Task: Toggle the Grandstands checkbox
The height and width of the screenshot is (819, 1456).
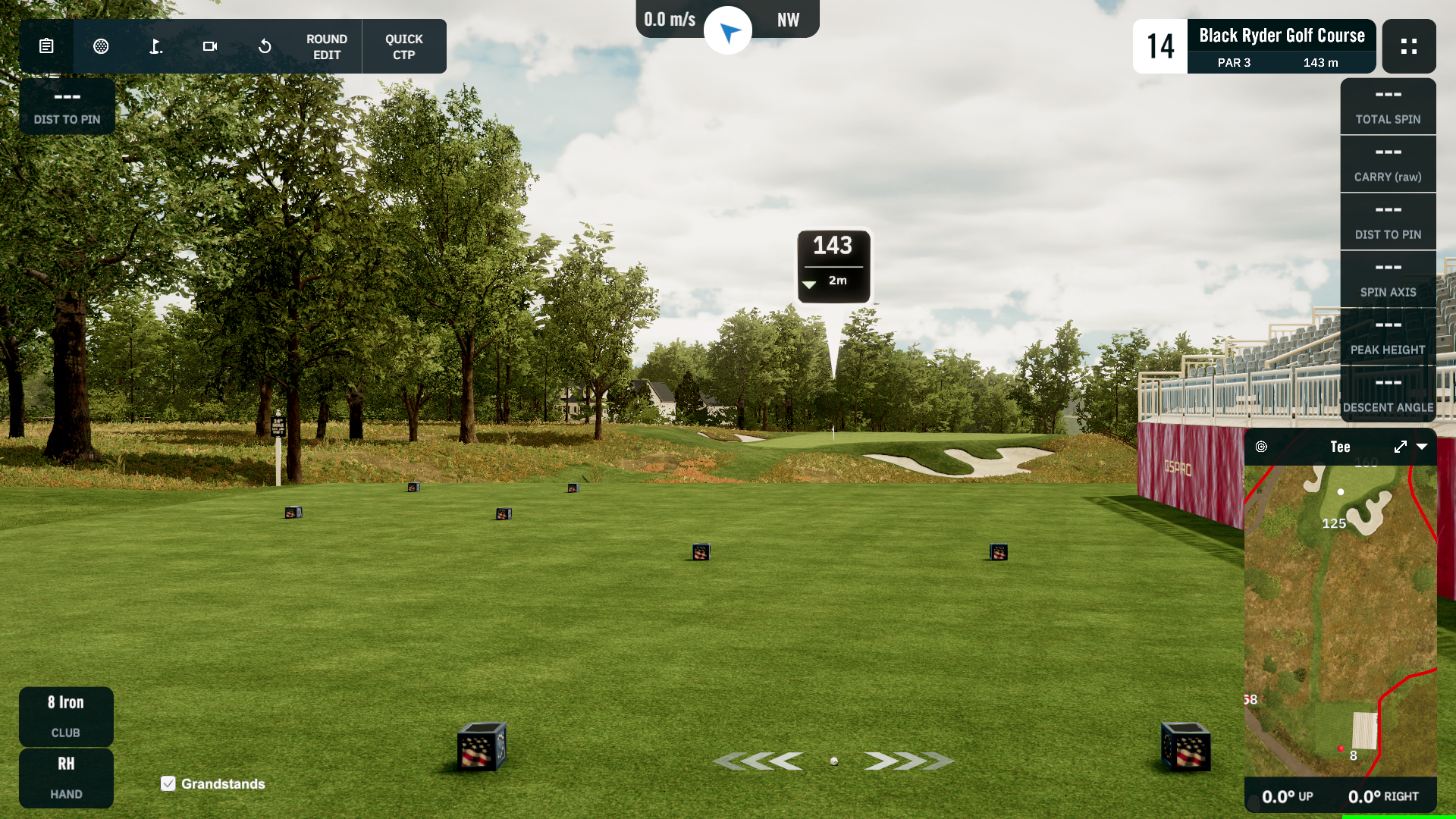Action: tap(168, 783)
